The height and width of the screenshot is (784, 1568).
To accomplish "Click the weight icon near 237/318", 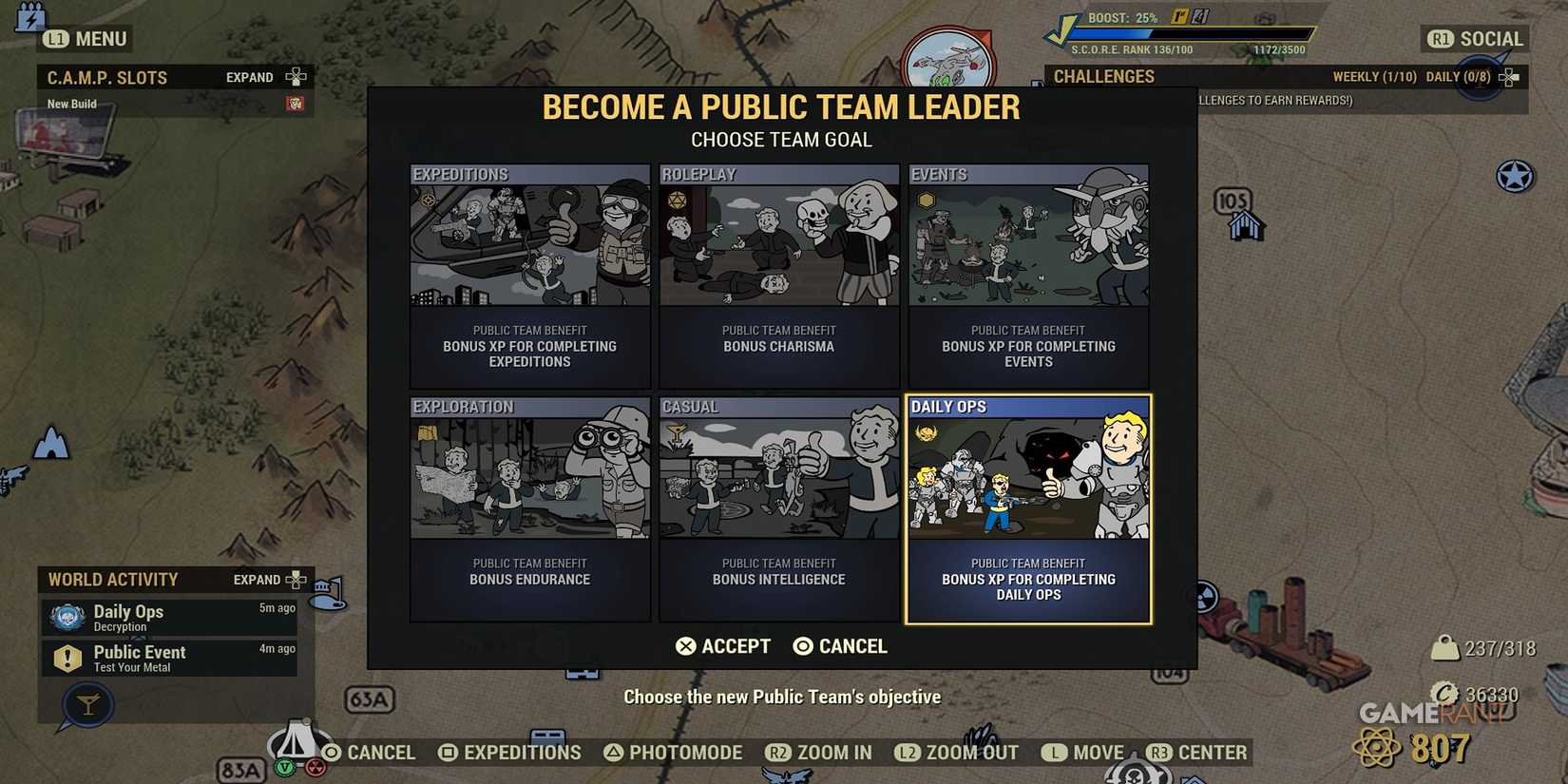I will click(1446, 647).
